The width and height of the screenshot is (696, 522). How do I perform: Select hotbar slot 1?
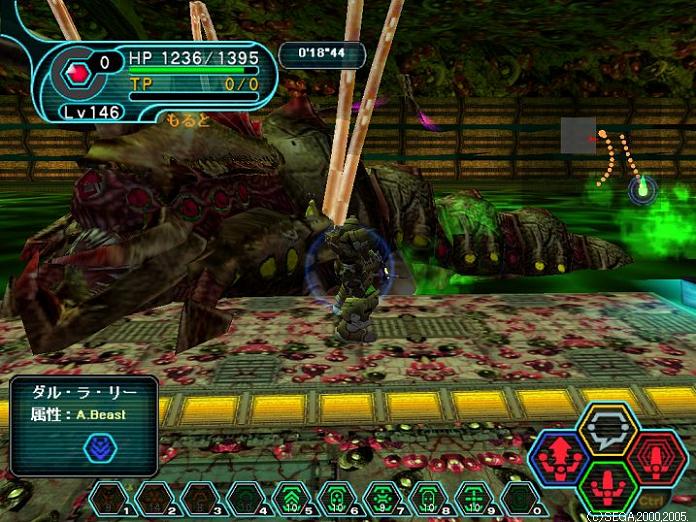(x=108, y=496)
